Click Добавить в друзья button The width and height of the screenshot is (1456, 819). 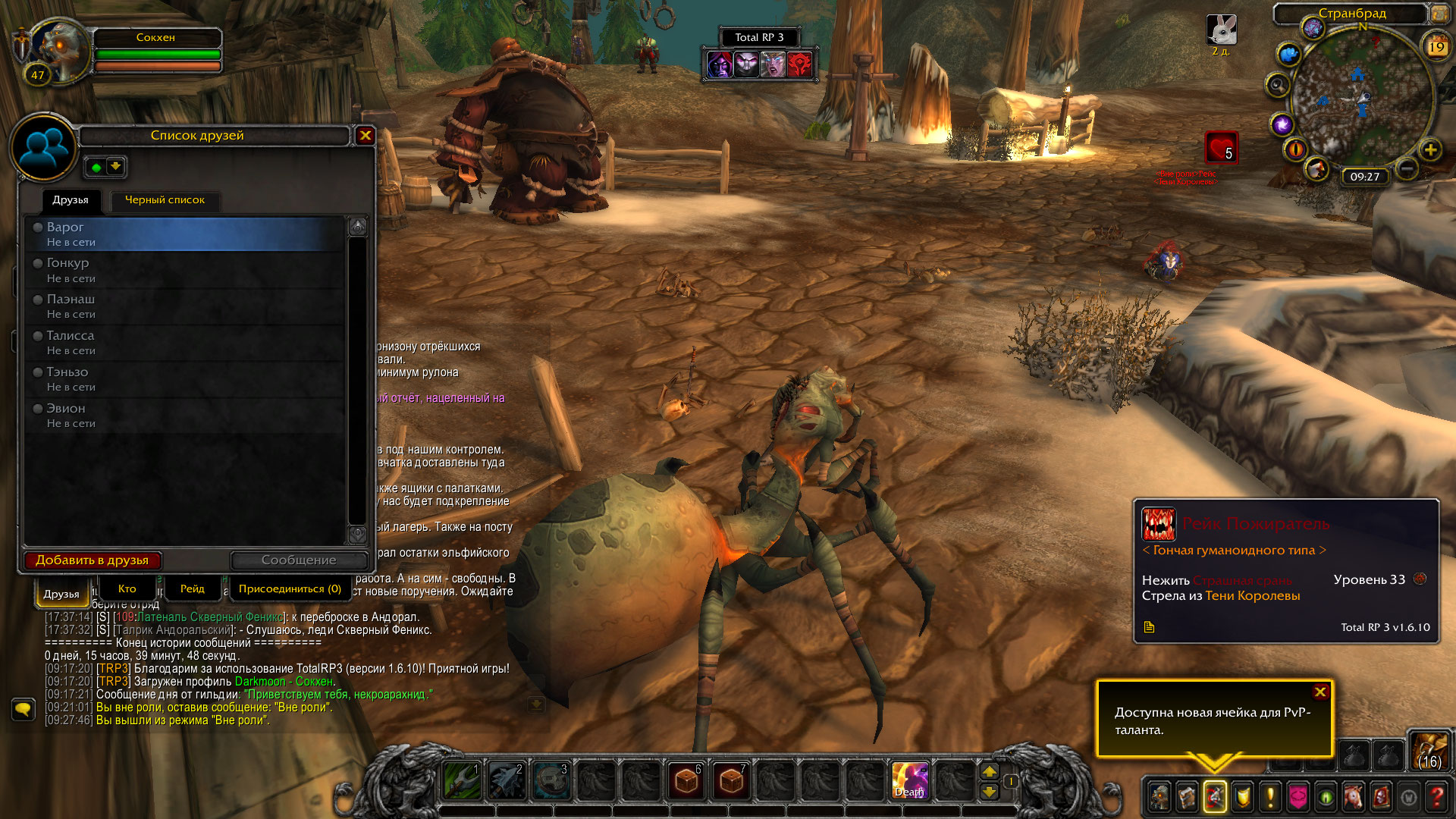click(93, 560)
